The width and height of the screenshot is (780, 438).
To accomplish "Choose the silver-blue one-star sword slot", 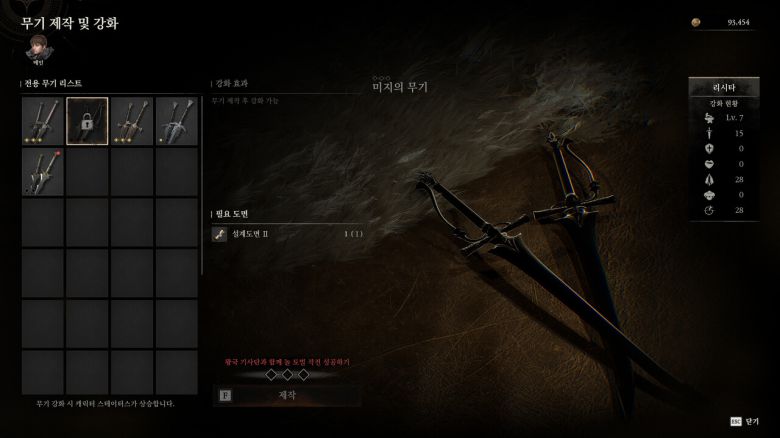I will (x=176, y=121).
